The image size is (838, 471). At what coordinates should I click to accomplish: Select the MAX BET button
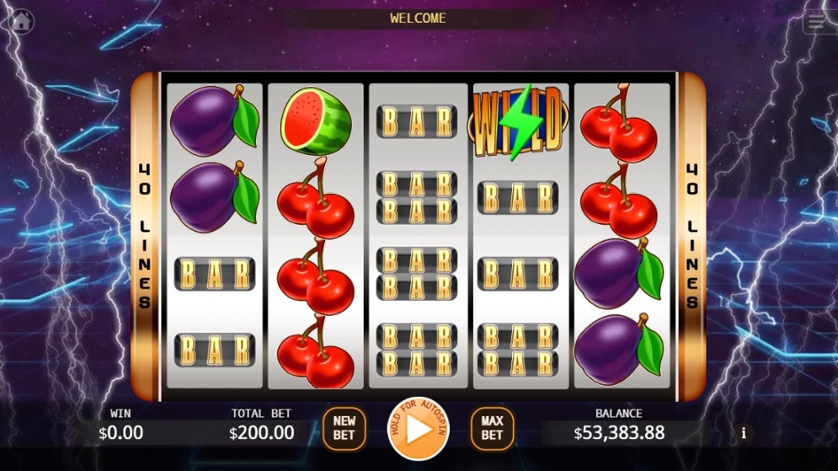point(492,429)
